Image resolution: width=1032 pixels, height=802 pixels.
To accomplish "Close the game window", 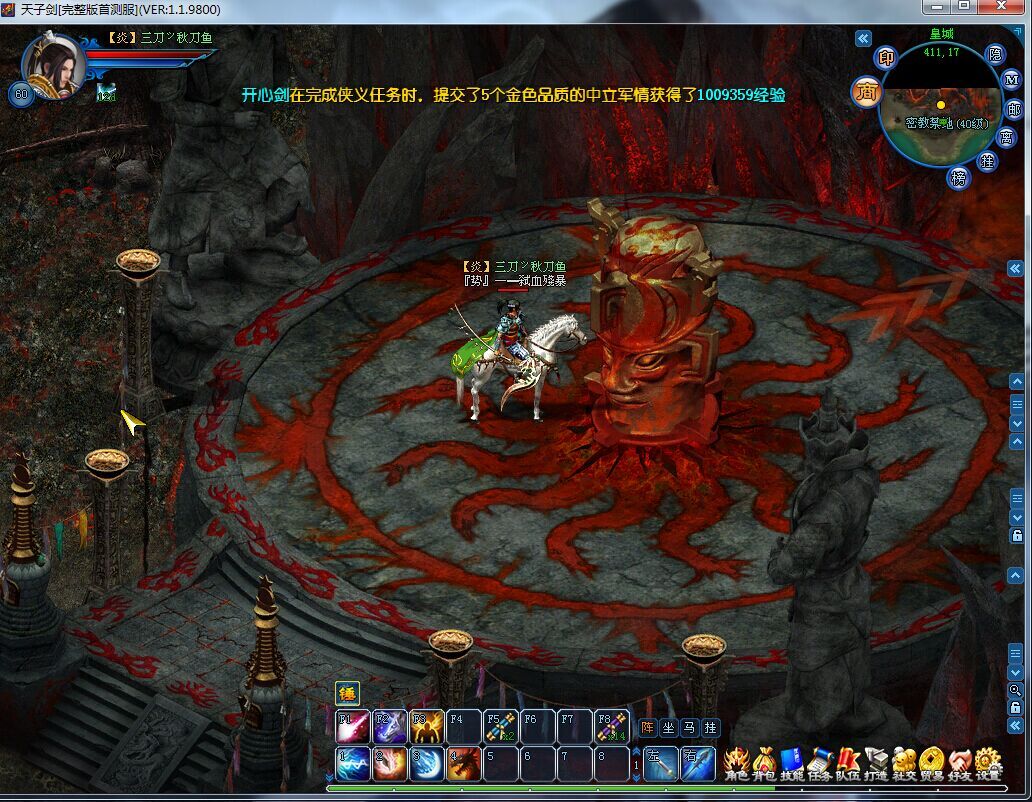I will [1003, 7].
